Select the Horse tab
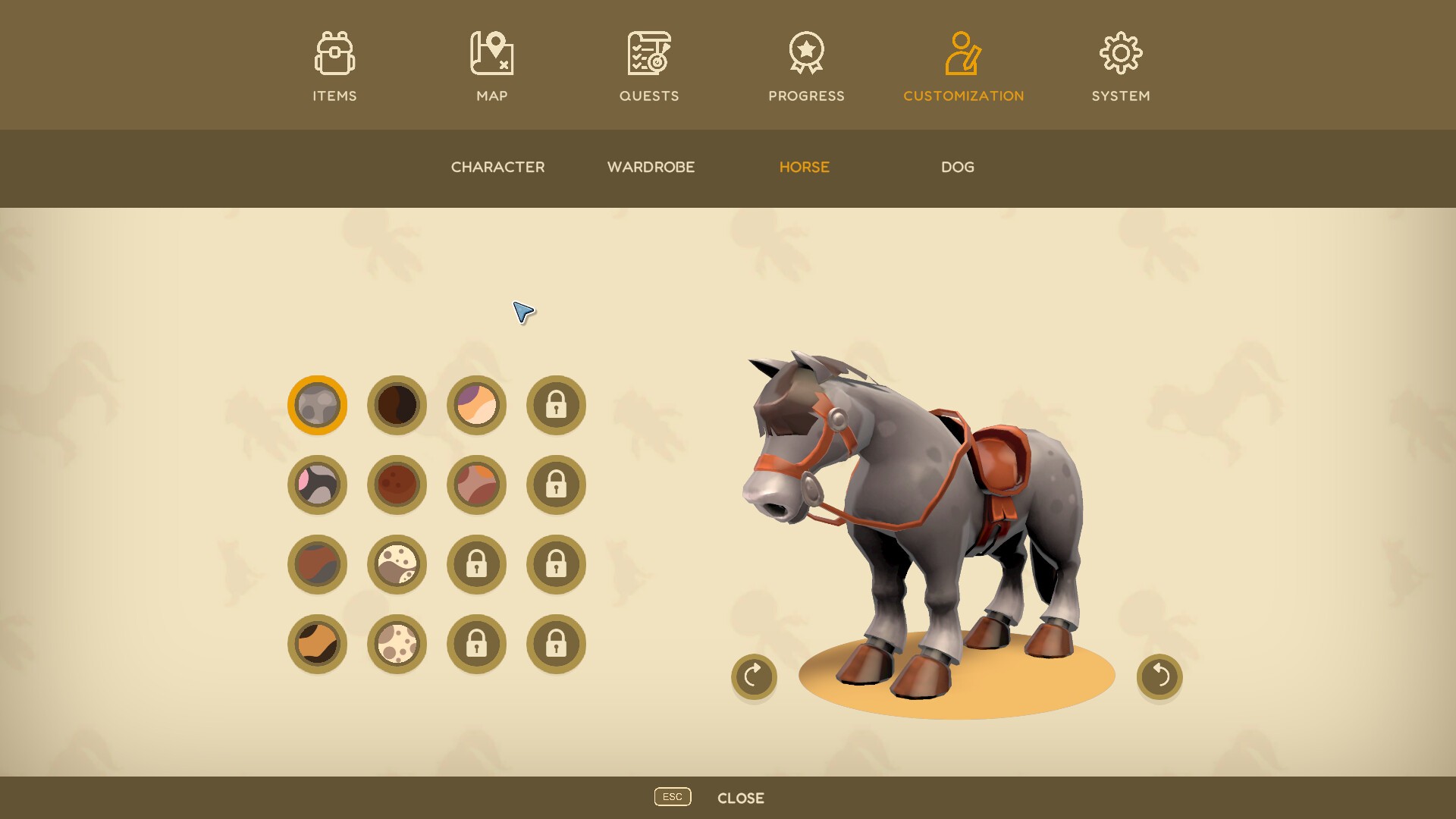The height and width of the screenshot is (819, 1456). tap(804, 167)
